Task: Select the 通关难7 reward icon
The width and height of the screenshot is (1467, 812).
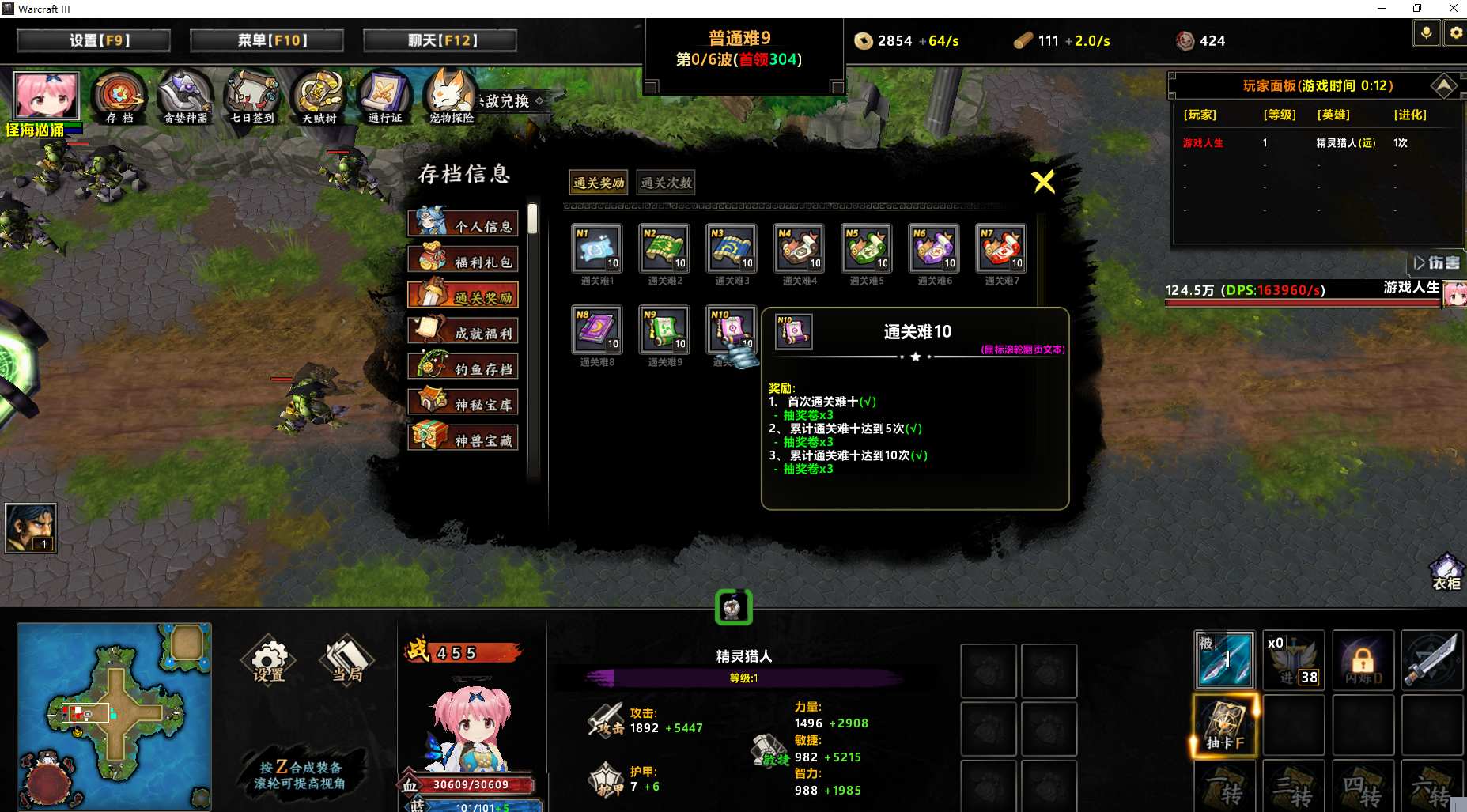Action: tap(1001, 249)
